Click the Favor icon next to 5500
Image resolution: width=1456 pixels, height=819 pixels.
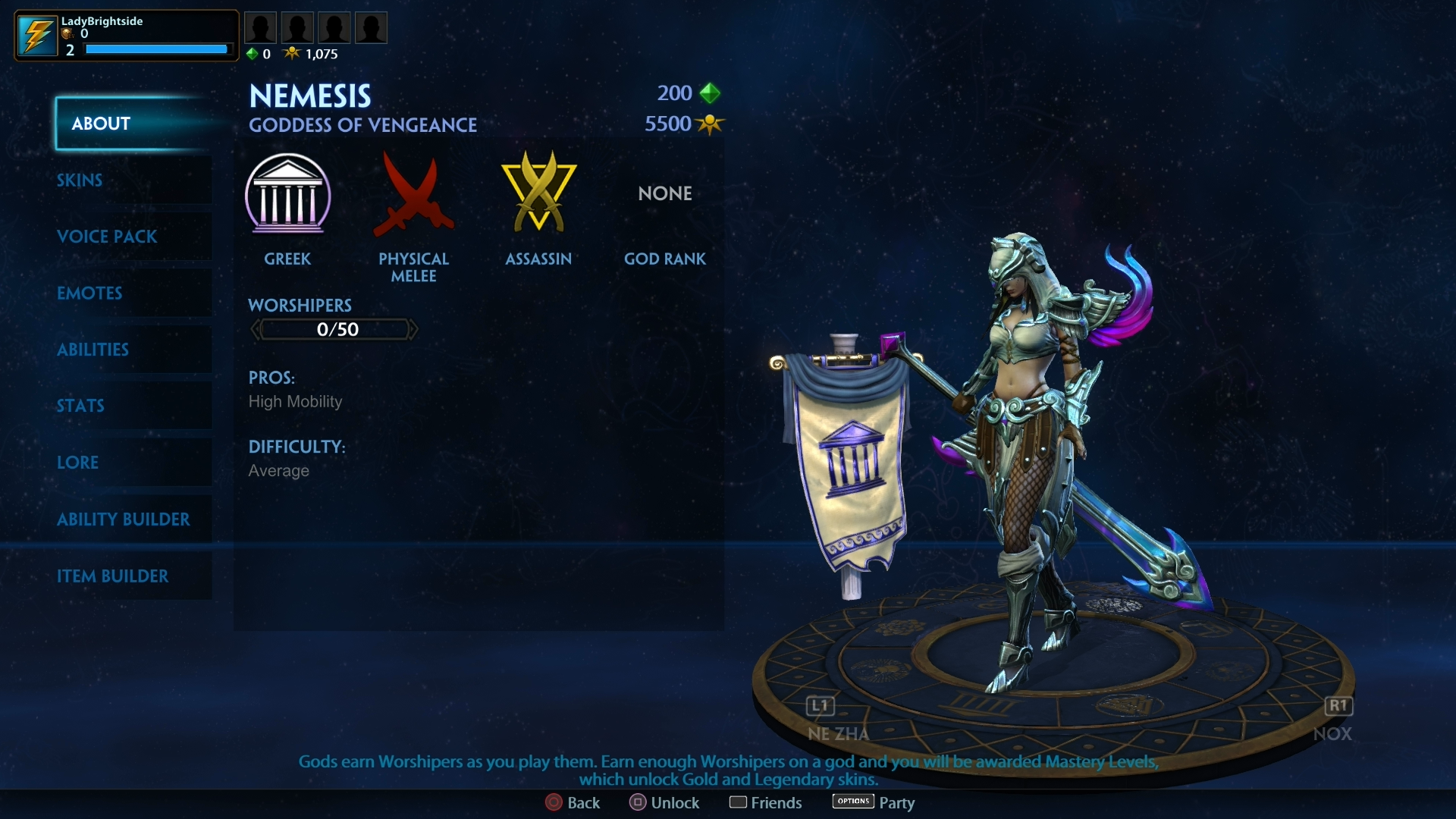pyautogui.click(x=711, y=124)
